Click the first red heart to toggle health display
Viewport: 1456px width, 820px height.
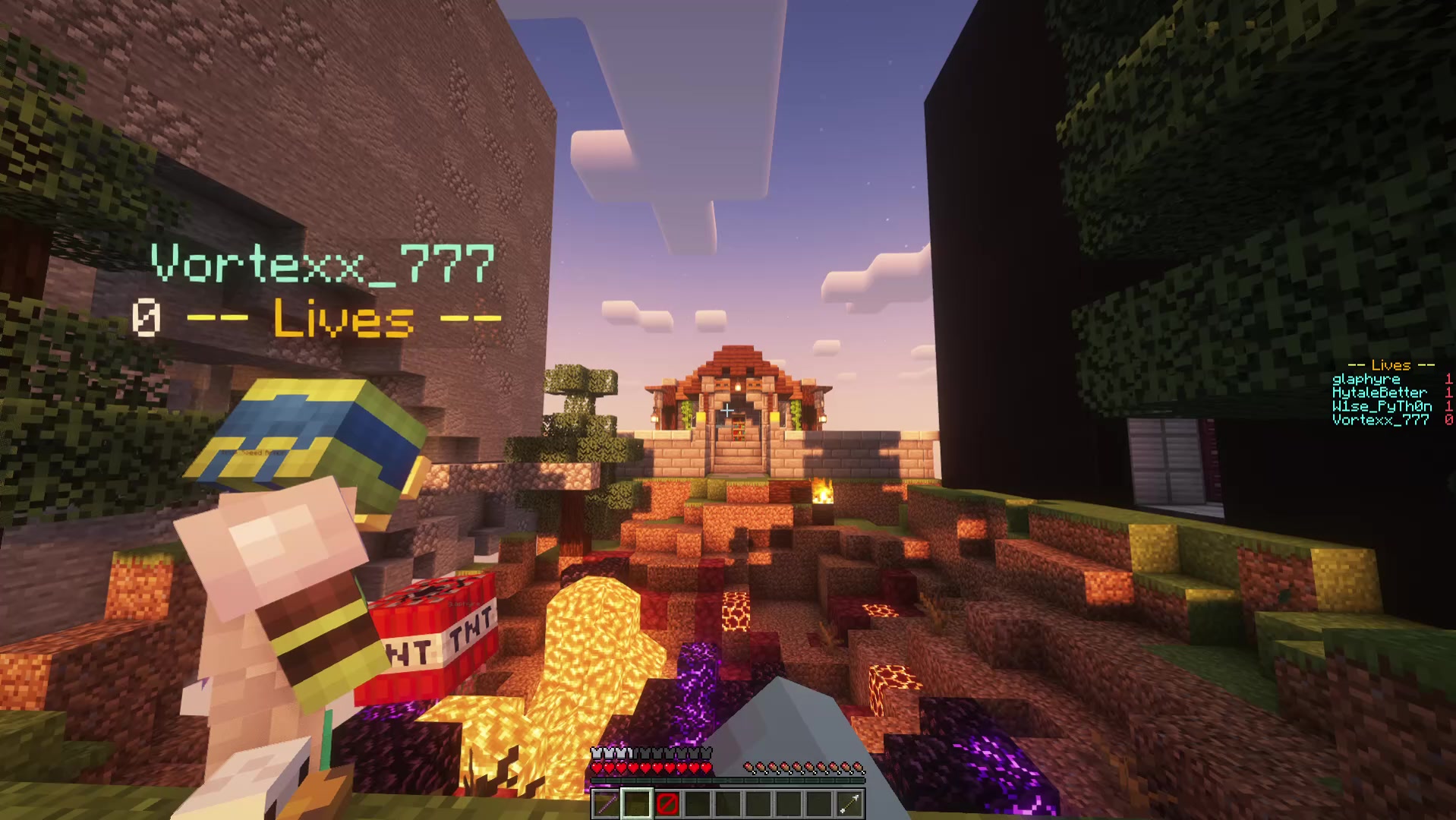point(597,768)
